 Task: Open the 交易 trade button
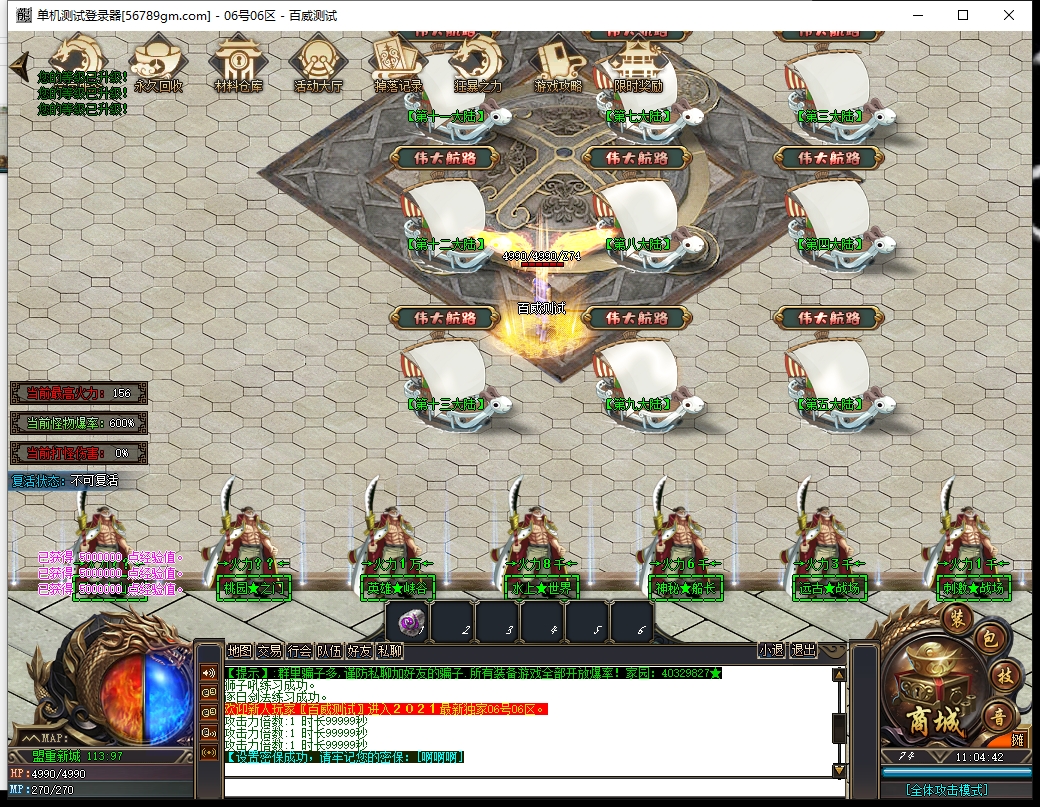(x=269, y=651)
